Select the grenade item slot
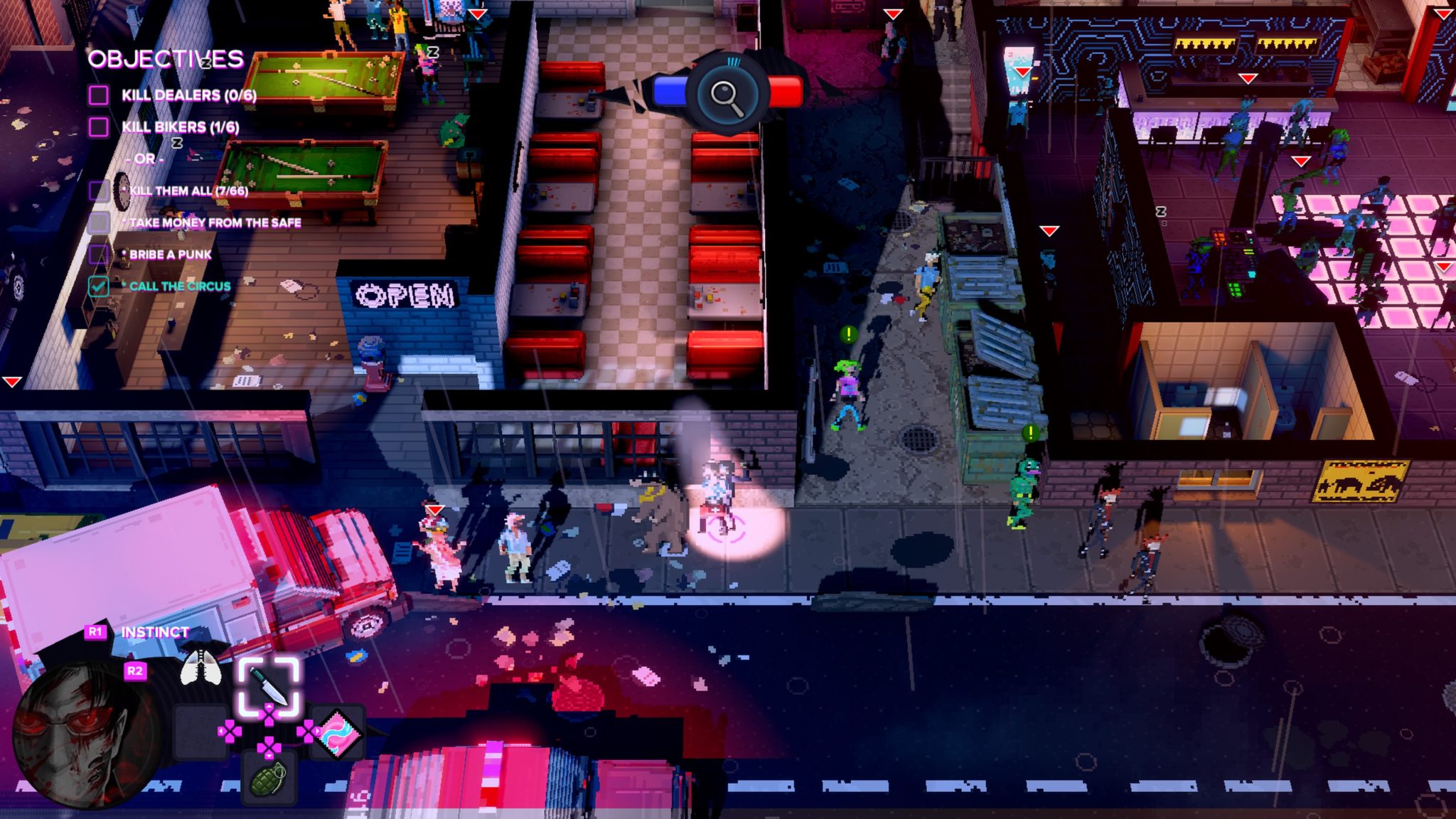Image resolution: width=1456 pixels, height=819 pixels. pos(269,778)
